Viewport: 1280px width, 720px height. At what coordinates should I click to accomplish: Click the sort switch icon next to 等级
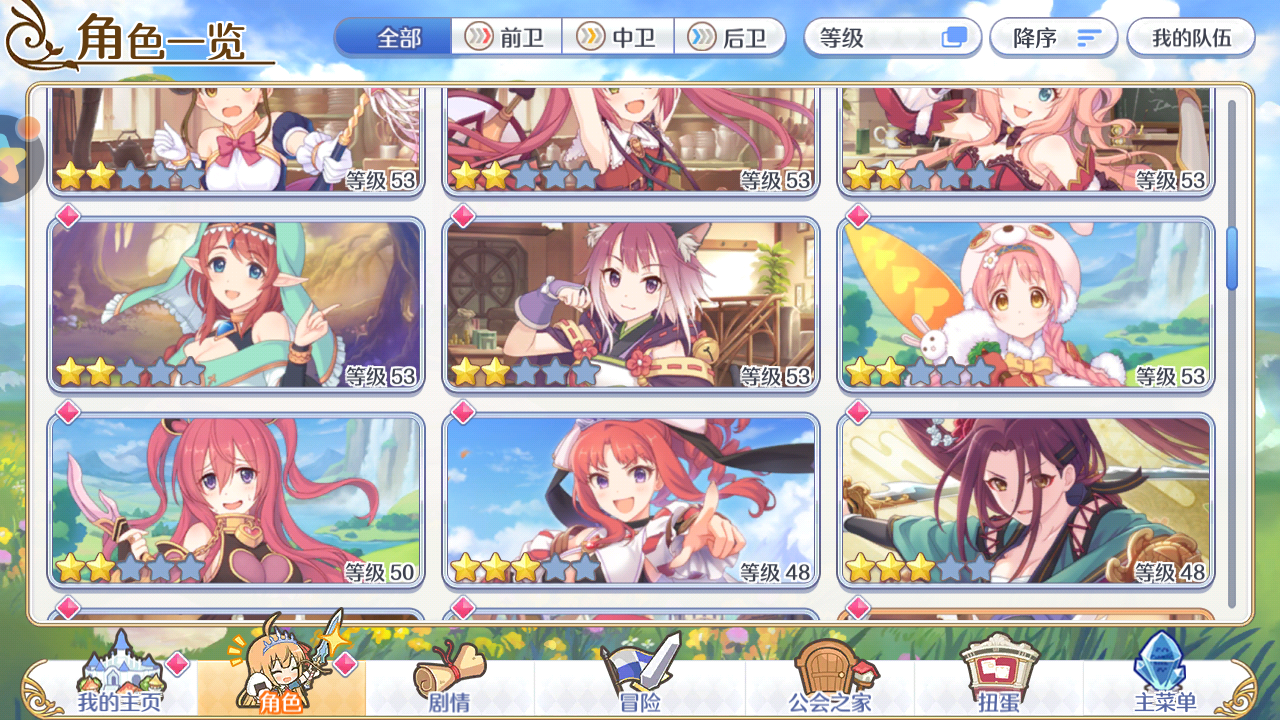[x=949, y=37]
